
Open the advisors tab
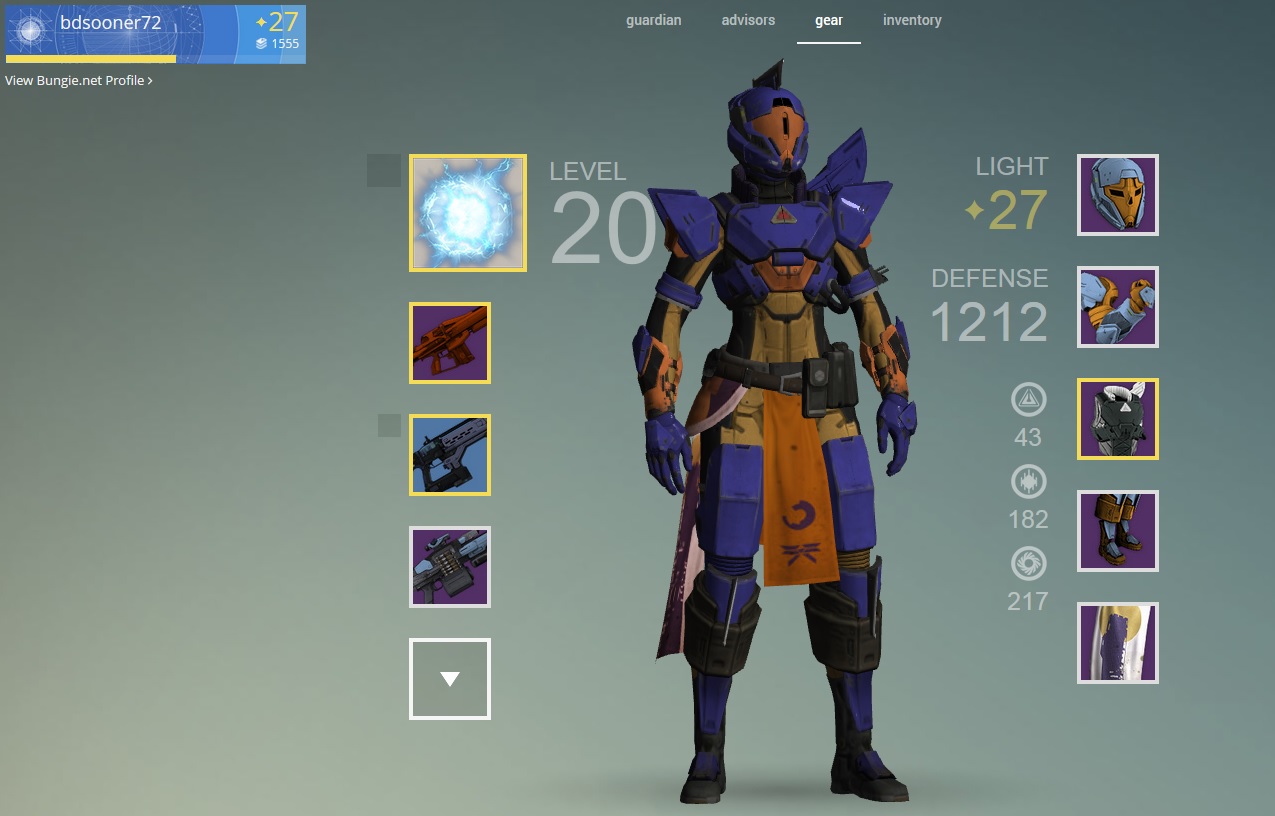click(748, 20)
